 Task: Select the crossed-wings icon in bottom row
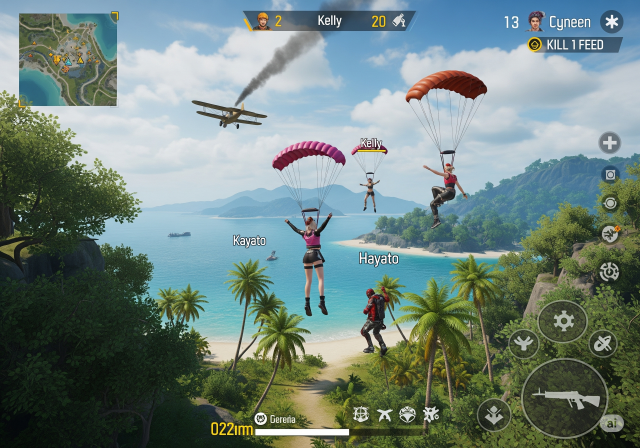click(385, 414)
